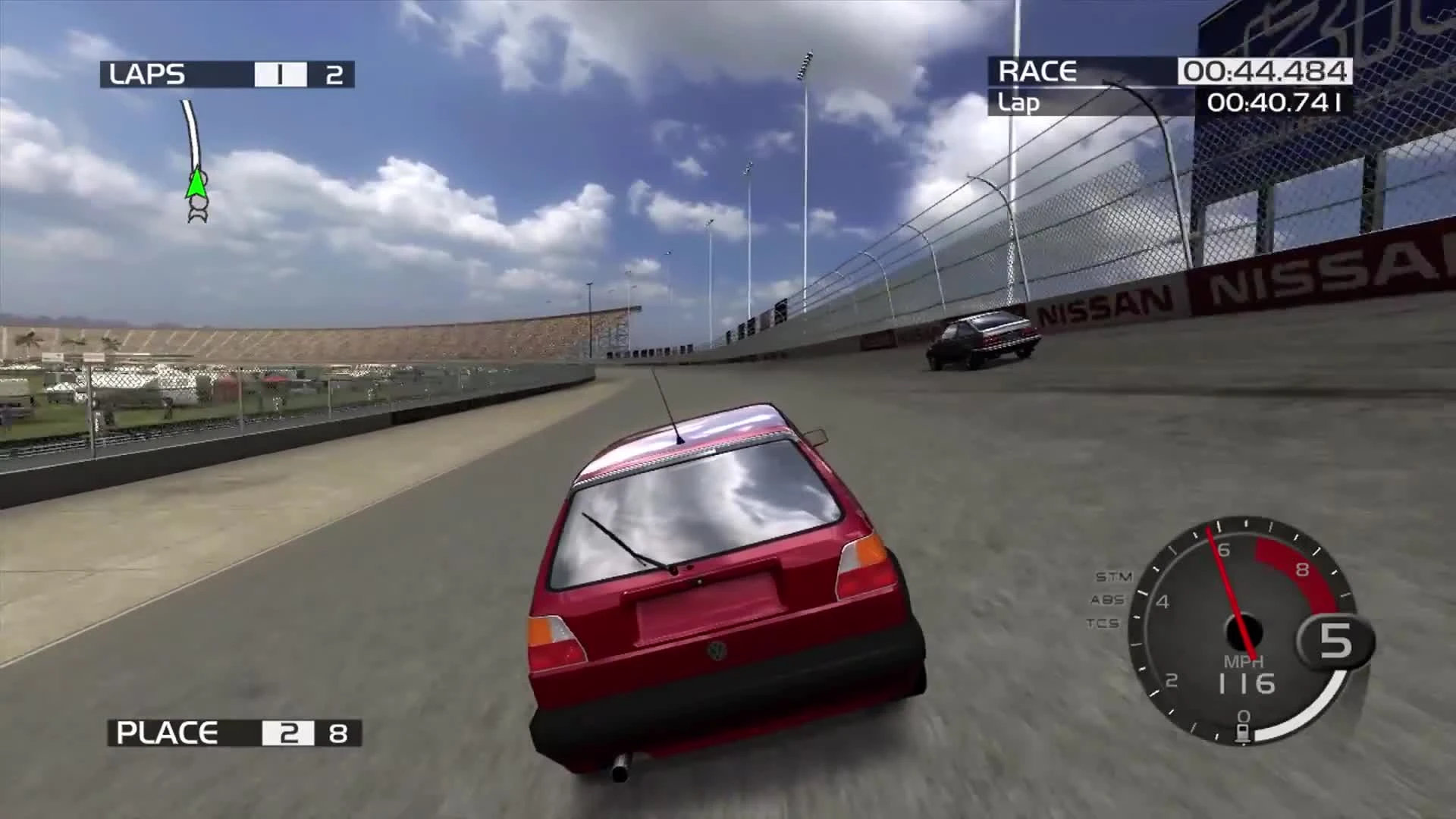Toggle the TCS traction control indicator

(x=1104, y=623)
